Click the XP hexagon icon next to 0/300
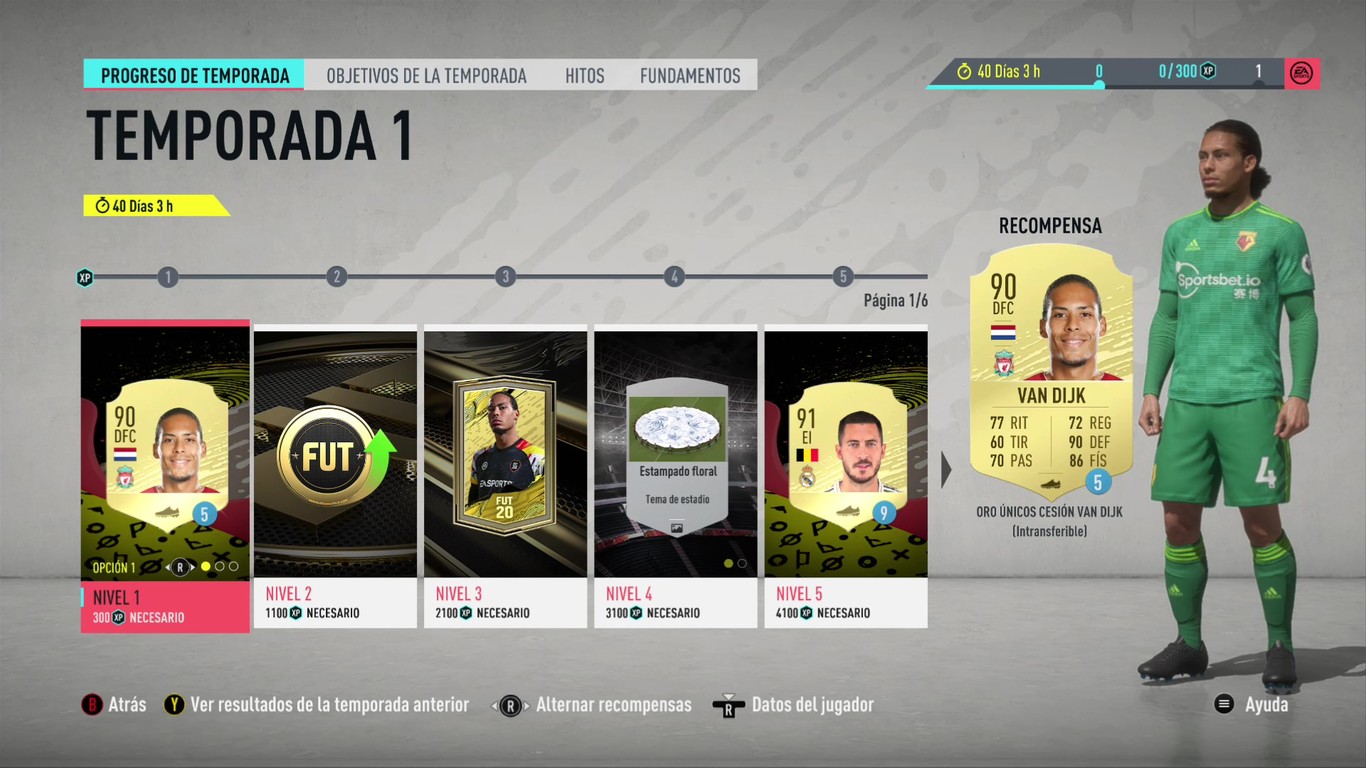Screen dimensions: 1366x768 [x=1208, y=70]
